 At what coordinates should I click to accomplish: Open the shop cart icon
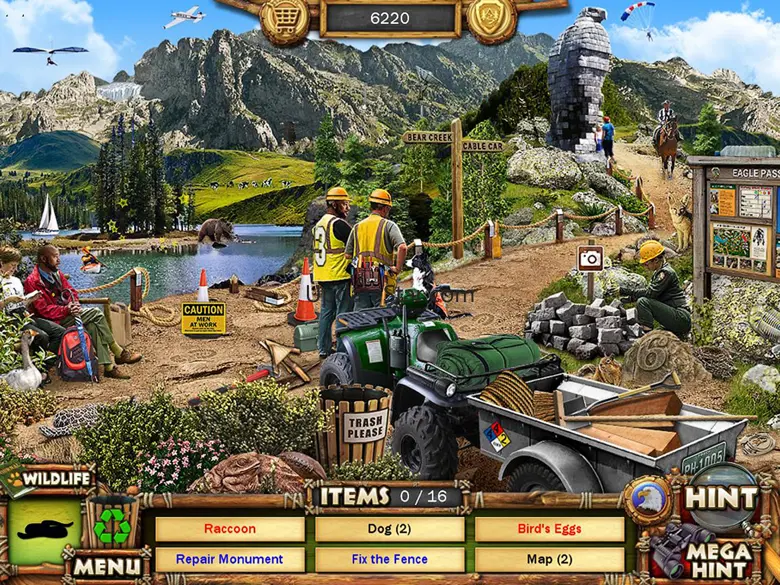(285, 19)
